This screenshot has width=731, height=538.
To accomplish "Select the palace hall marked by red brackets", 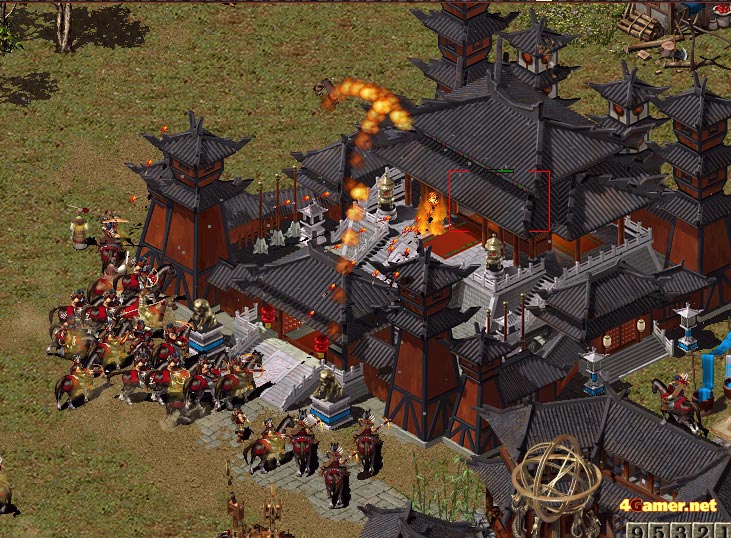I will coord(498,201).
